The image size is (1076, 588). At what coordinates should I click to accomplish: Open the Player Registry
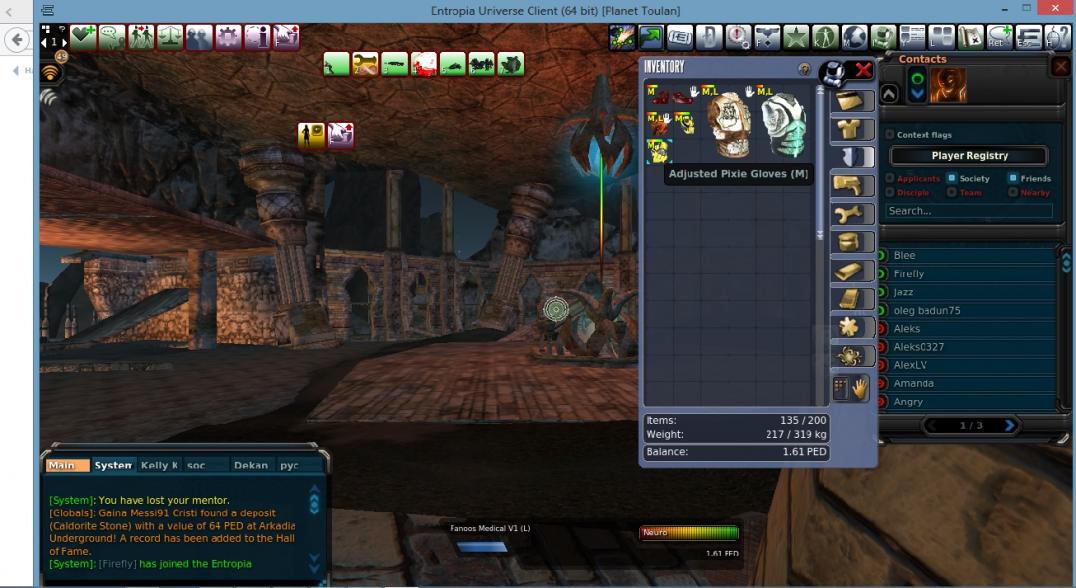coord(969,156)
